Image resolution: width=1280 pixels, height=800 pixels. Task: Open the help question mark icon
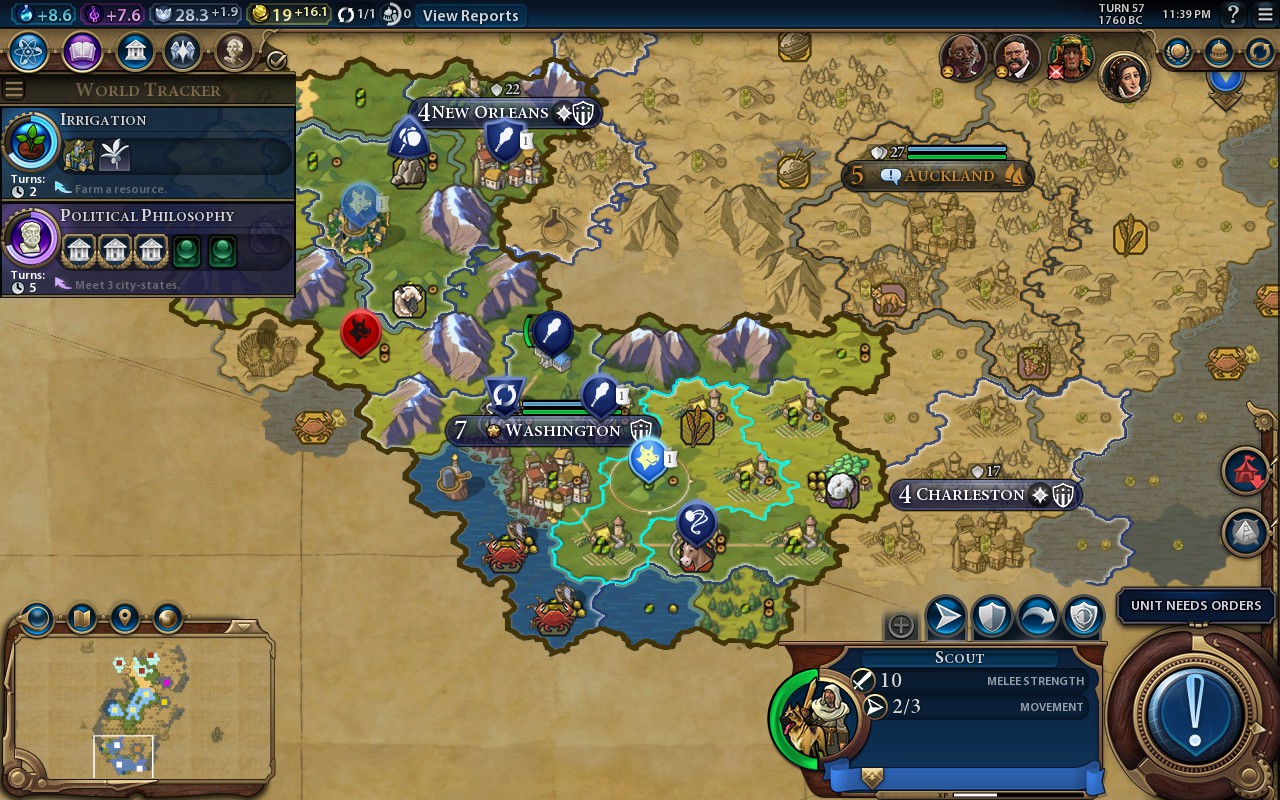1233,15
